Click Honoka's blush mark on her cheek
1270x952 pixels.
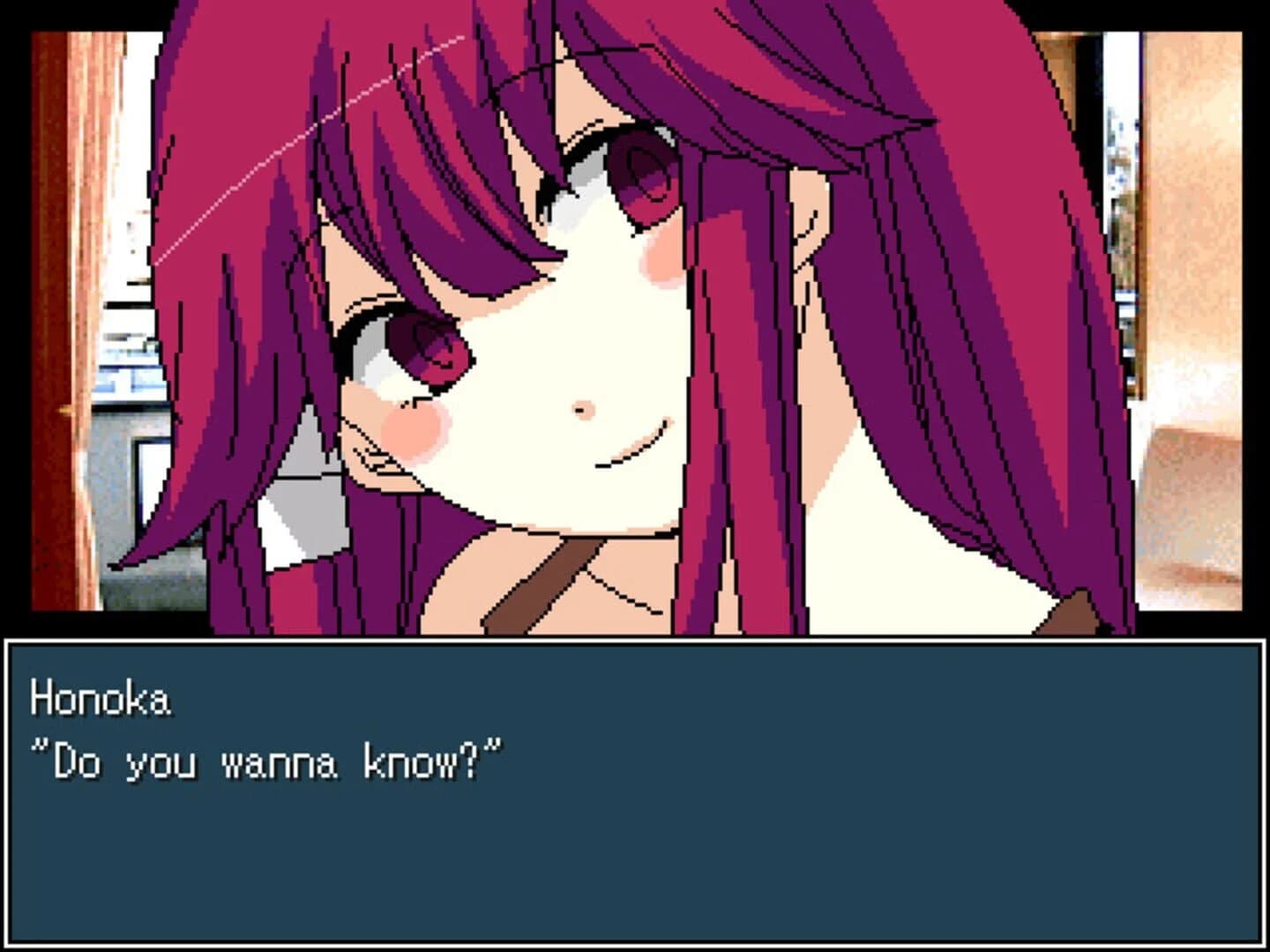point(415,428)
